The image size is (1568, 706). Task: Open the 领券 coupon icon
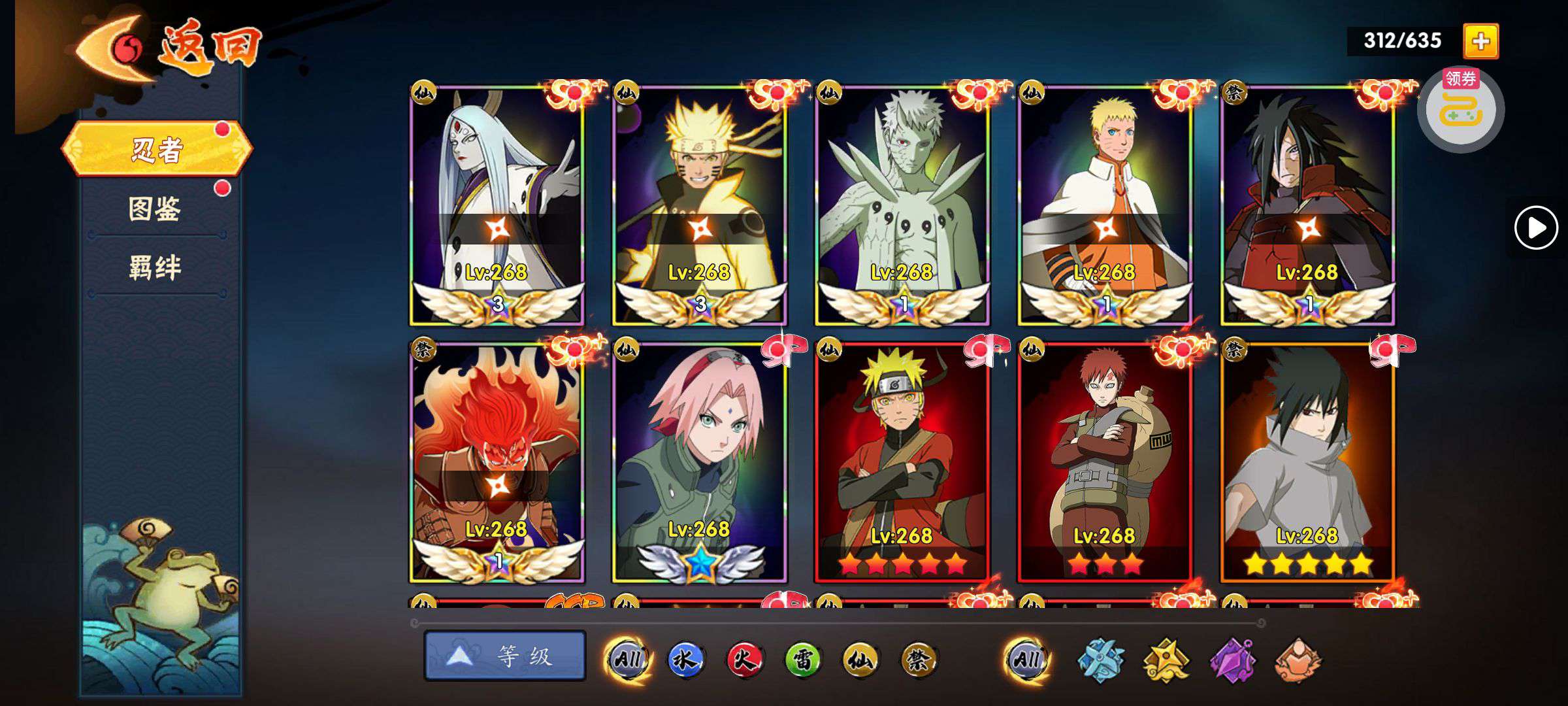[x=1460, y=109]
